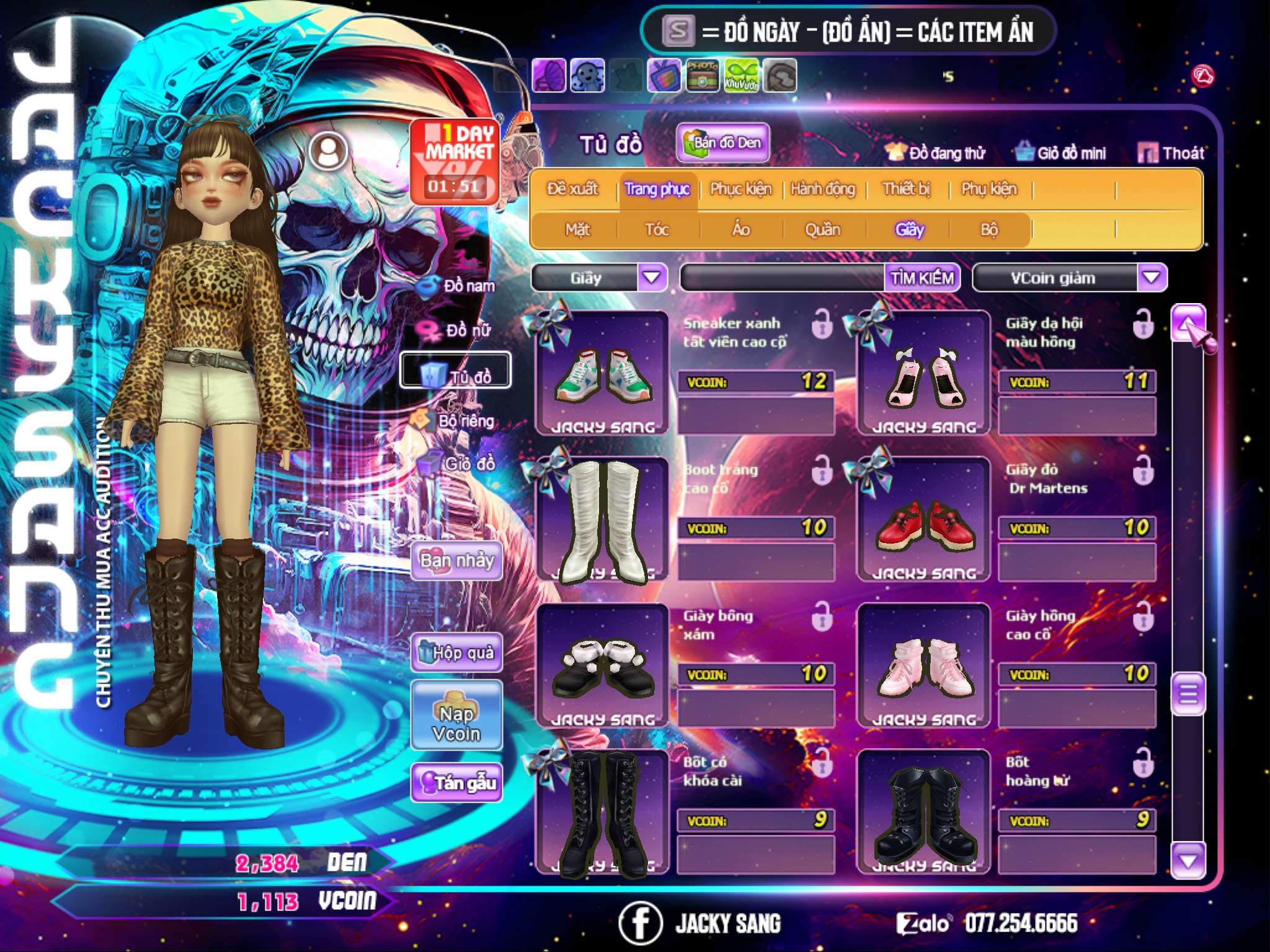Choose the Quần subcategory tab
Image resolution: width=1270 pixels, height=952 pixels.
click(x=822, y=230)
